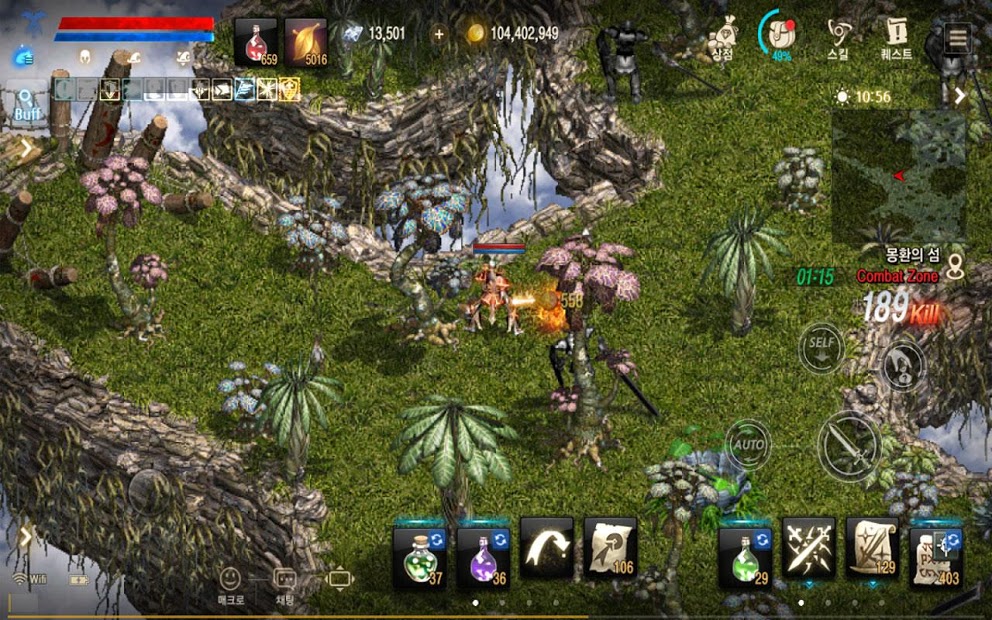Open the inventory bag showing 49%
This screenshot has width=992, height=620.
click(776, 36)
